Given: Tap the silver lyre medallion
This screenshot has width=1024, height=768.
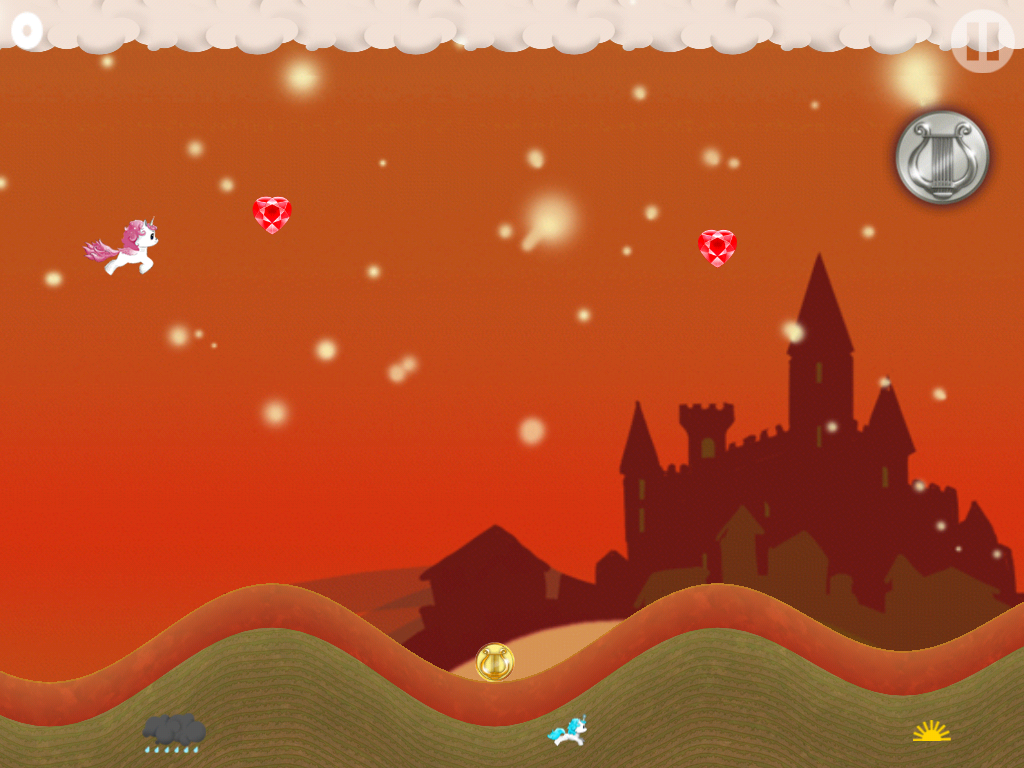Looking at the screenshot, I should [x=941, y=157].
